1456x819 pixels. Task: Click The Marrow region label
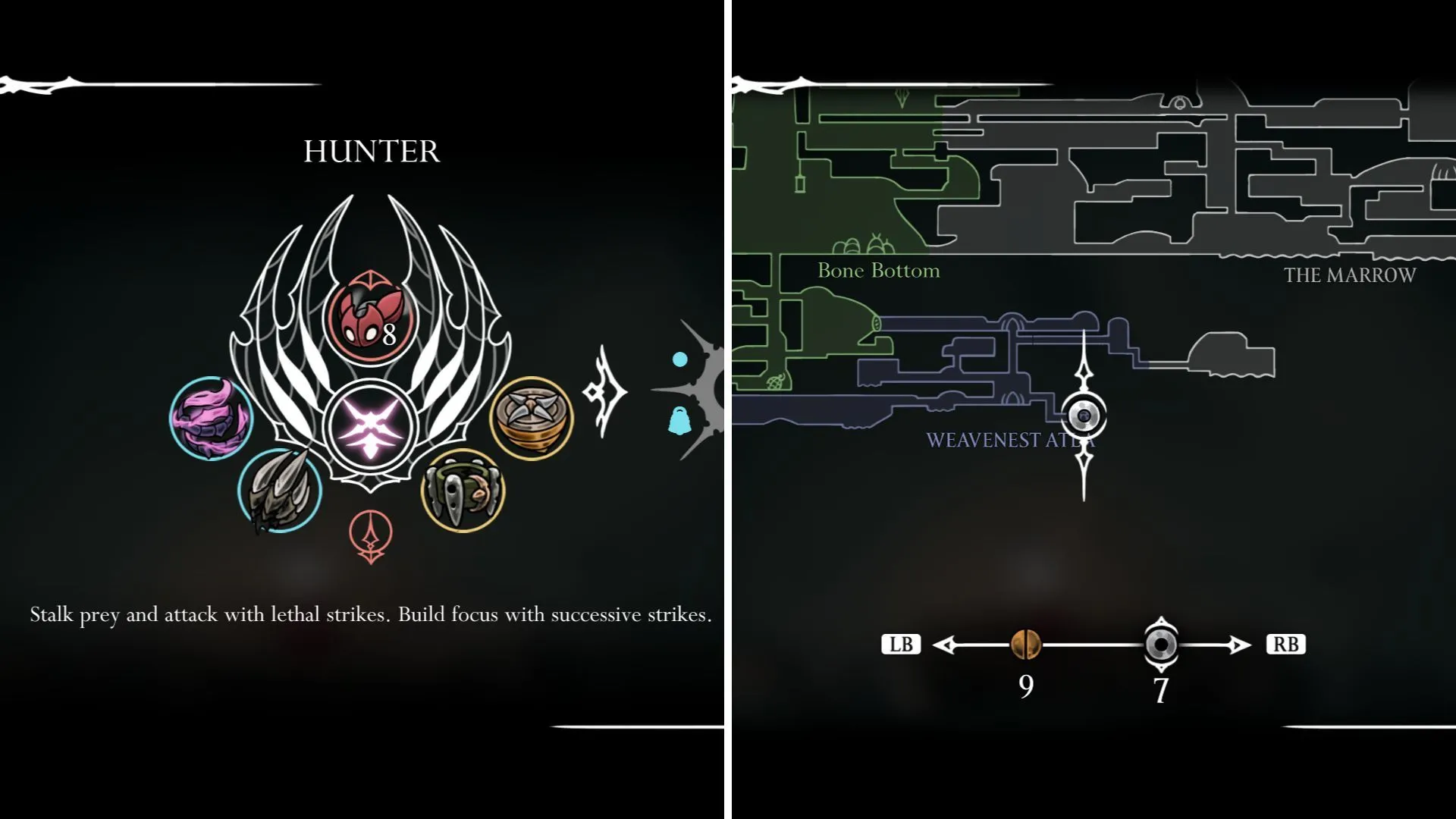[1350, 277]
